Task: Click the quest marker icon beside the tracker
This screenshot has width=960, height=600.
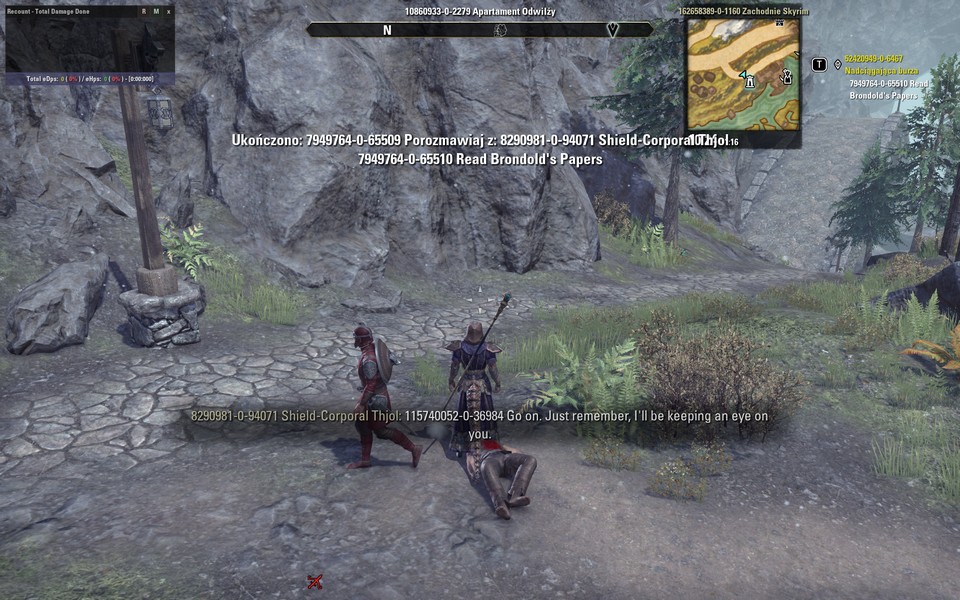Action: 838,65
